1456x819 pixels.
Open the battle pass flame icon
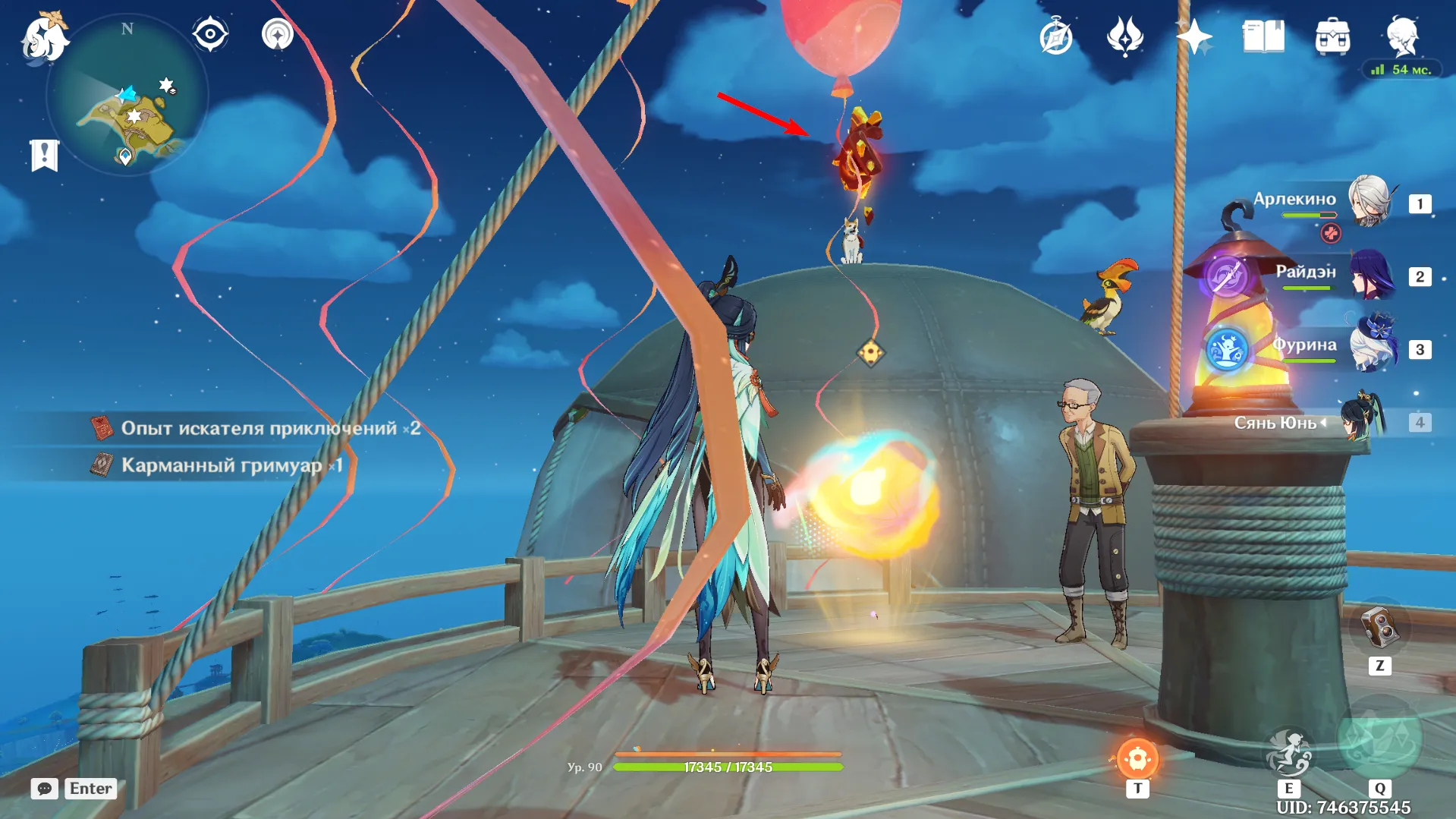pyautogui.click(x=1124, y=36)
